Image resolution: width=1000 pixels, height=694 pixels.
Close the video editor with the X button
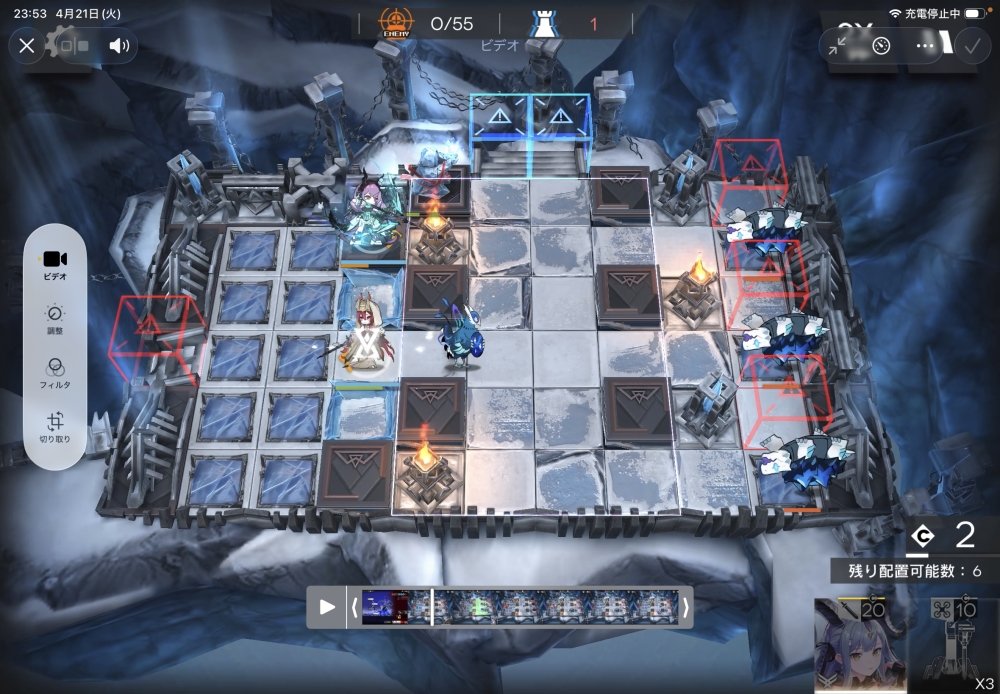point(27,45)
